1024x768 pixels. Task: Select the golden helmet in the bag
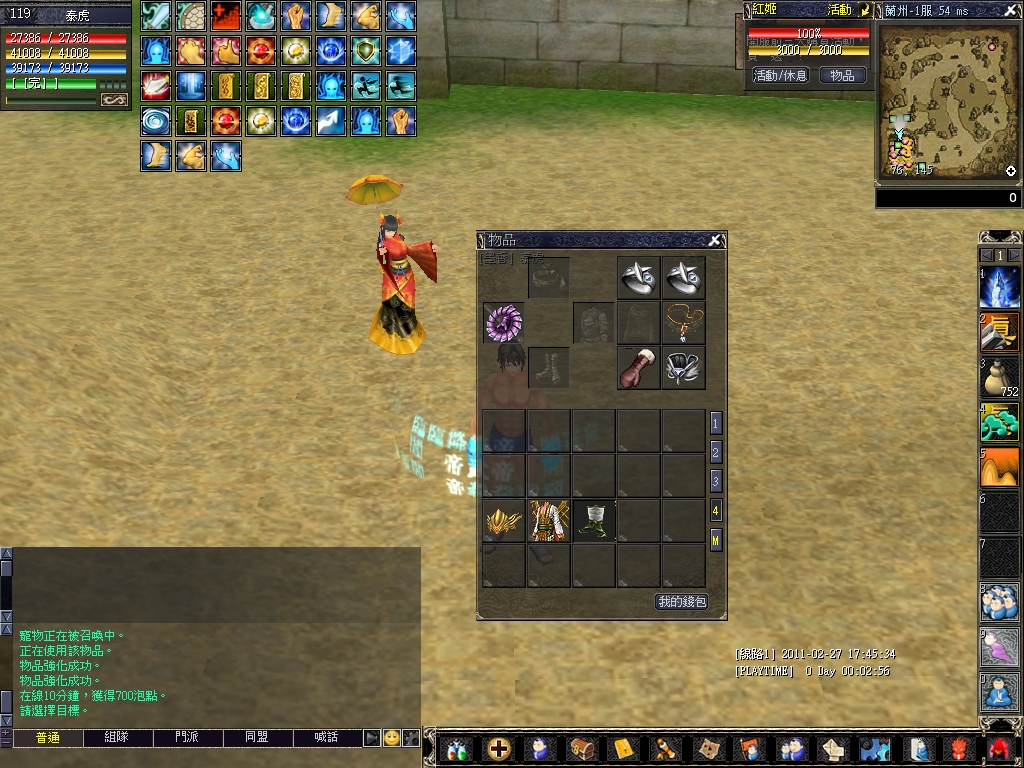coord(504,521)
